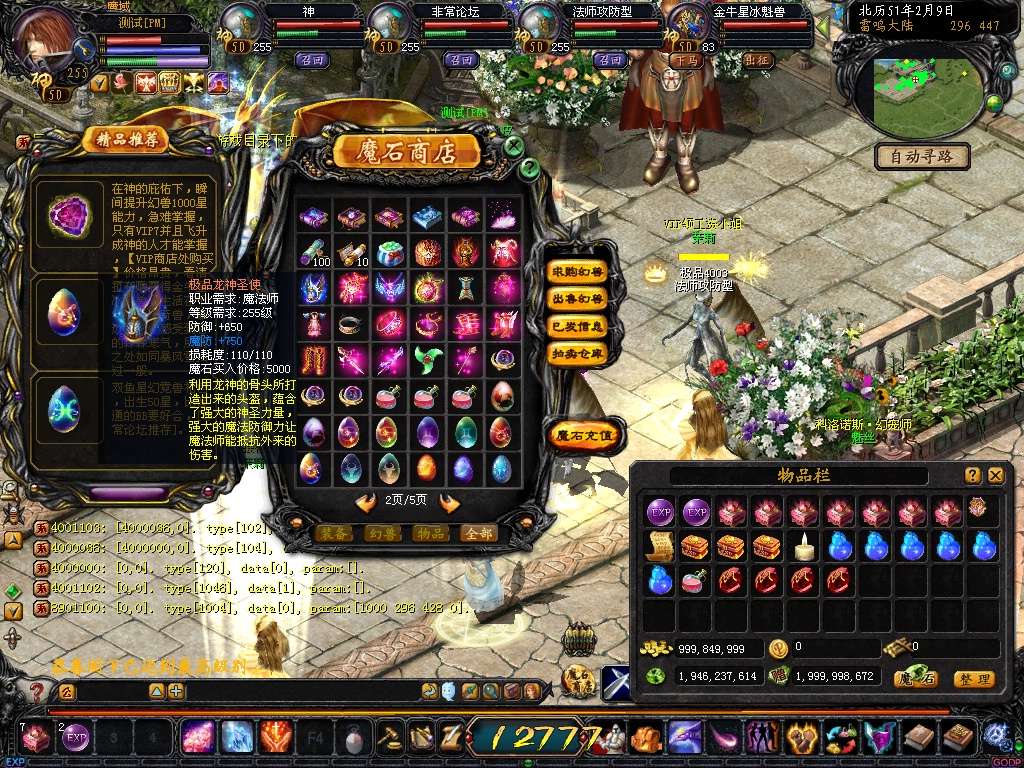Open 已发信息 in the shop
The height and width of the screenshot is (768, 1024).
578,326
